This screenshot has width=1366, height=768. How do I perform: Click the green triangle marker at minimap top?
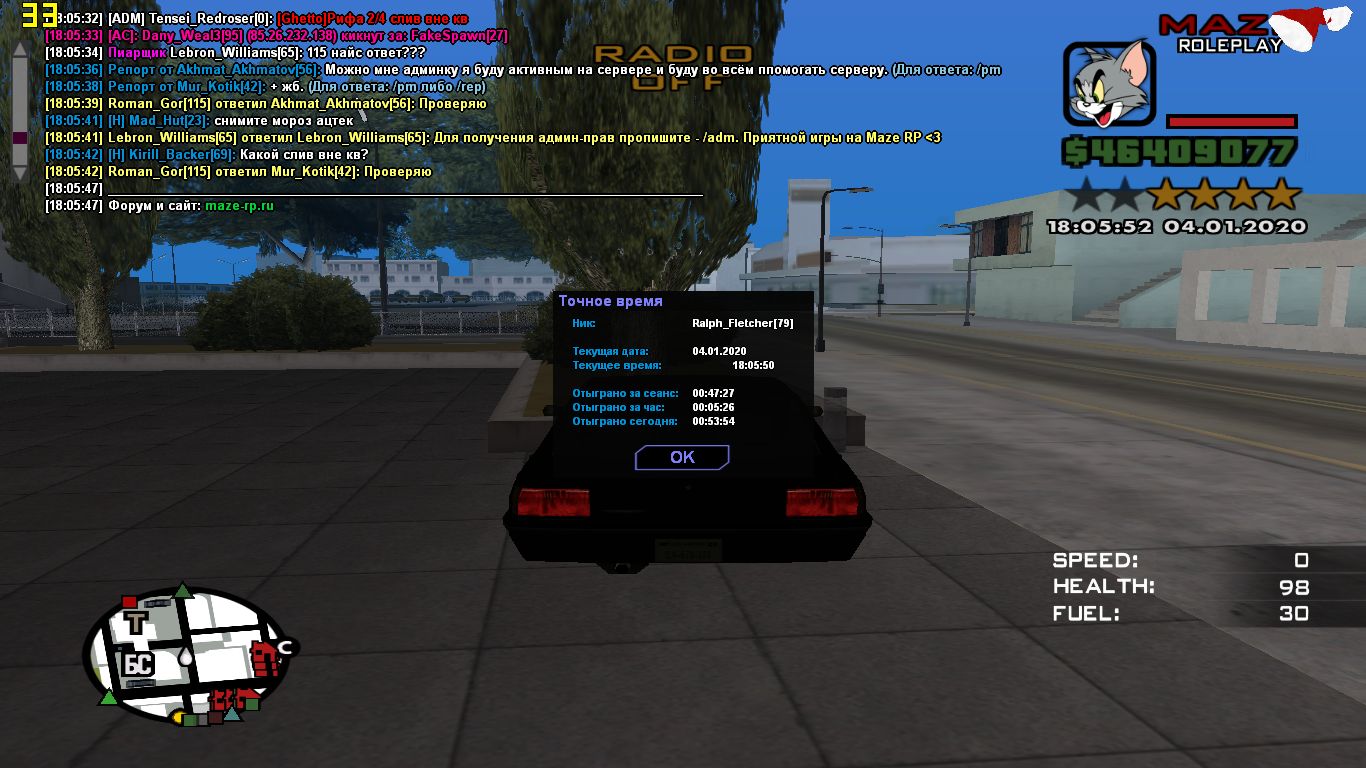coord(183,590)
